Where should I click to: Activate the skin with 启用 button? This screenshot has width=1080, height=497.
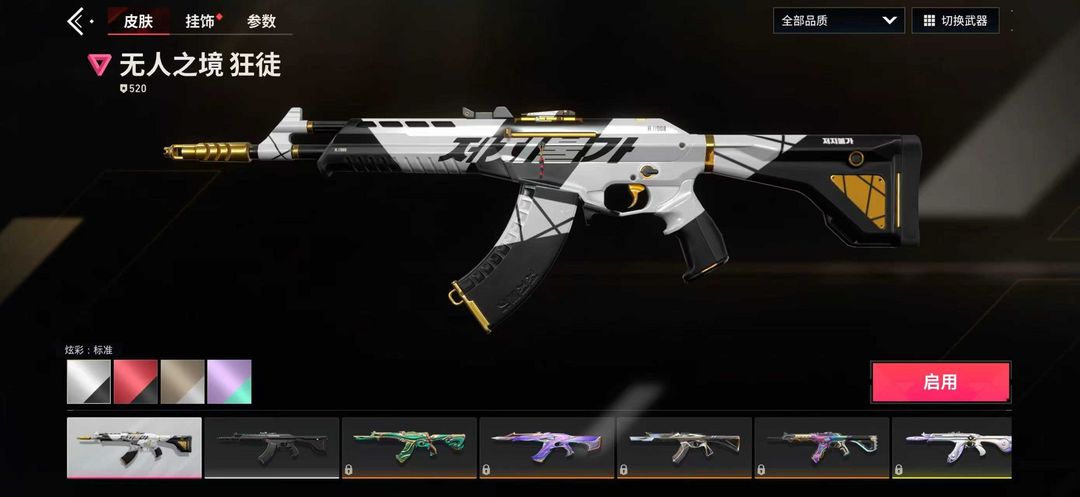940,382
